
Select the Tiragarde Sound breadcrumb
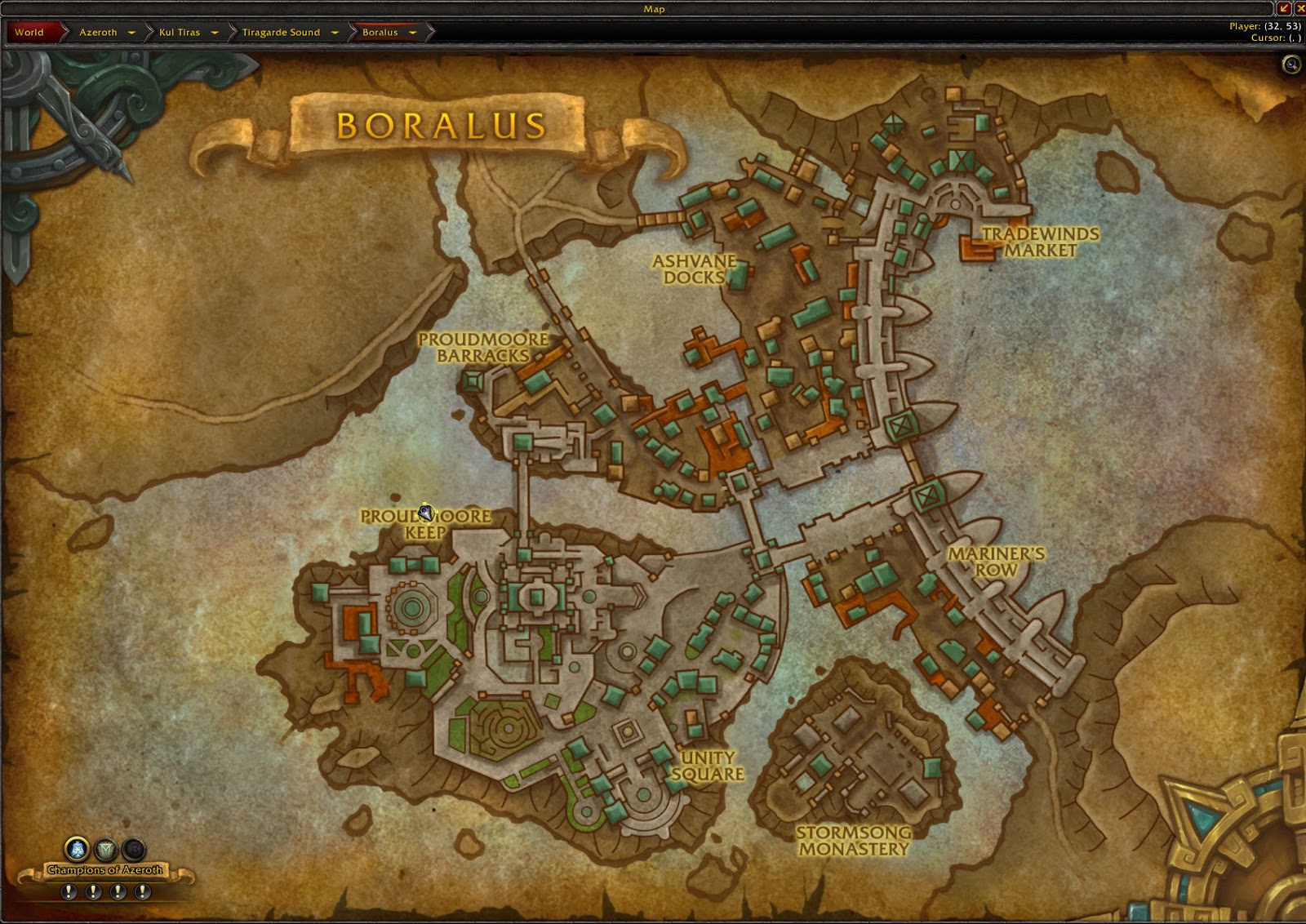point(282,33)
